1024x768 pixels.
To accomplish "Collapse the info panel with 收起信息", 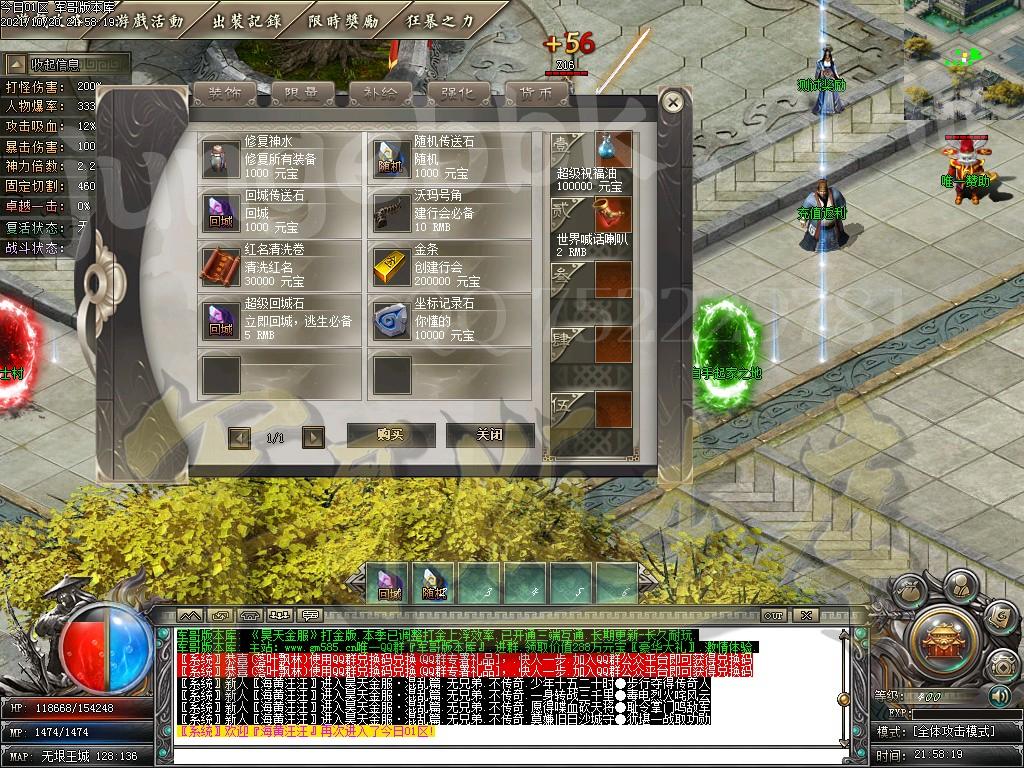I will pos(66,64).
